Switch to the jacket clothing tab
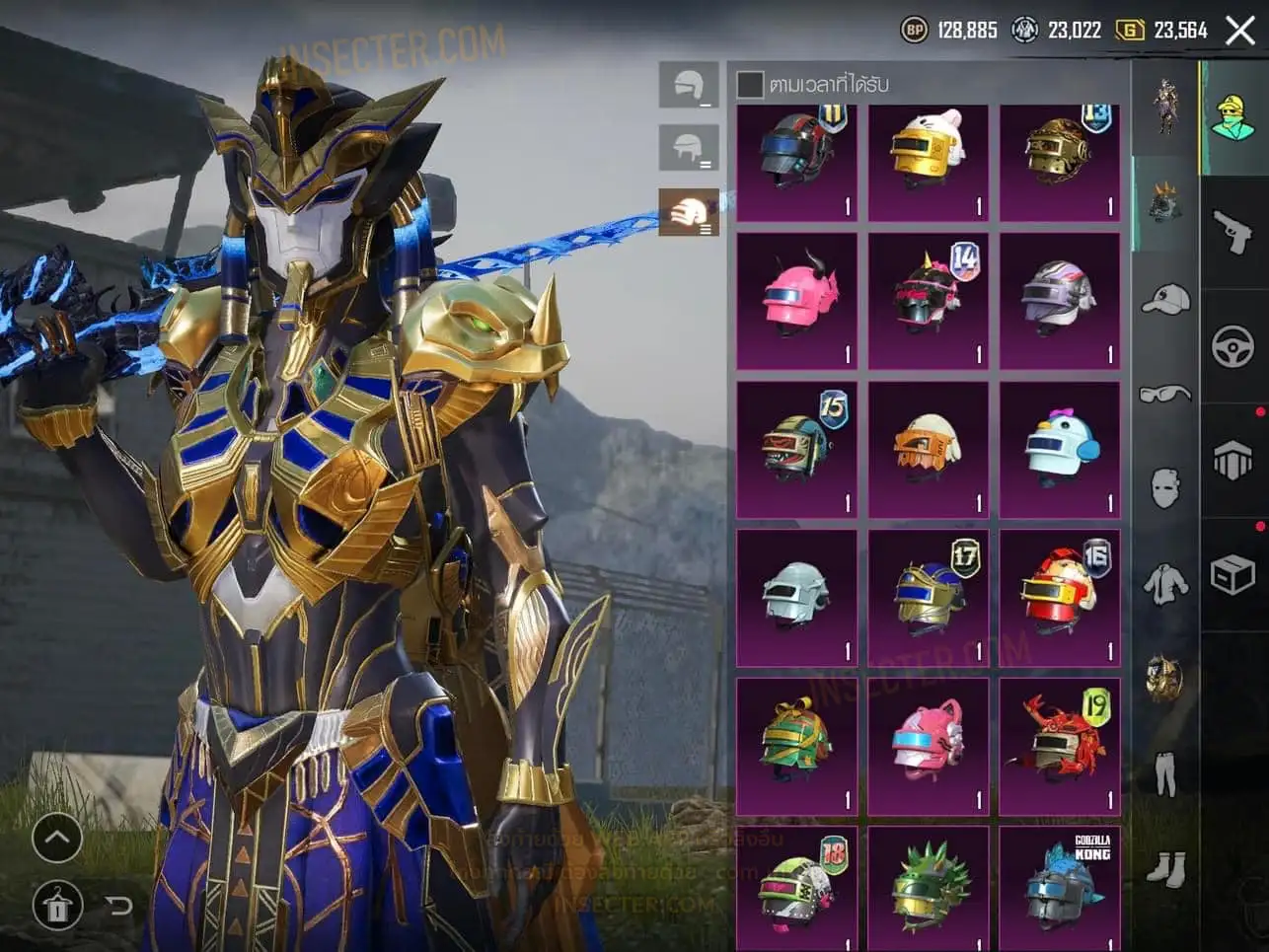 pyautogui.click(x=1165, y=583)
